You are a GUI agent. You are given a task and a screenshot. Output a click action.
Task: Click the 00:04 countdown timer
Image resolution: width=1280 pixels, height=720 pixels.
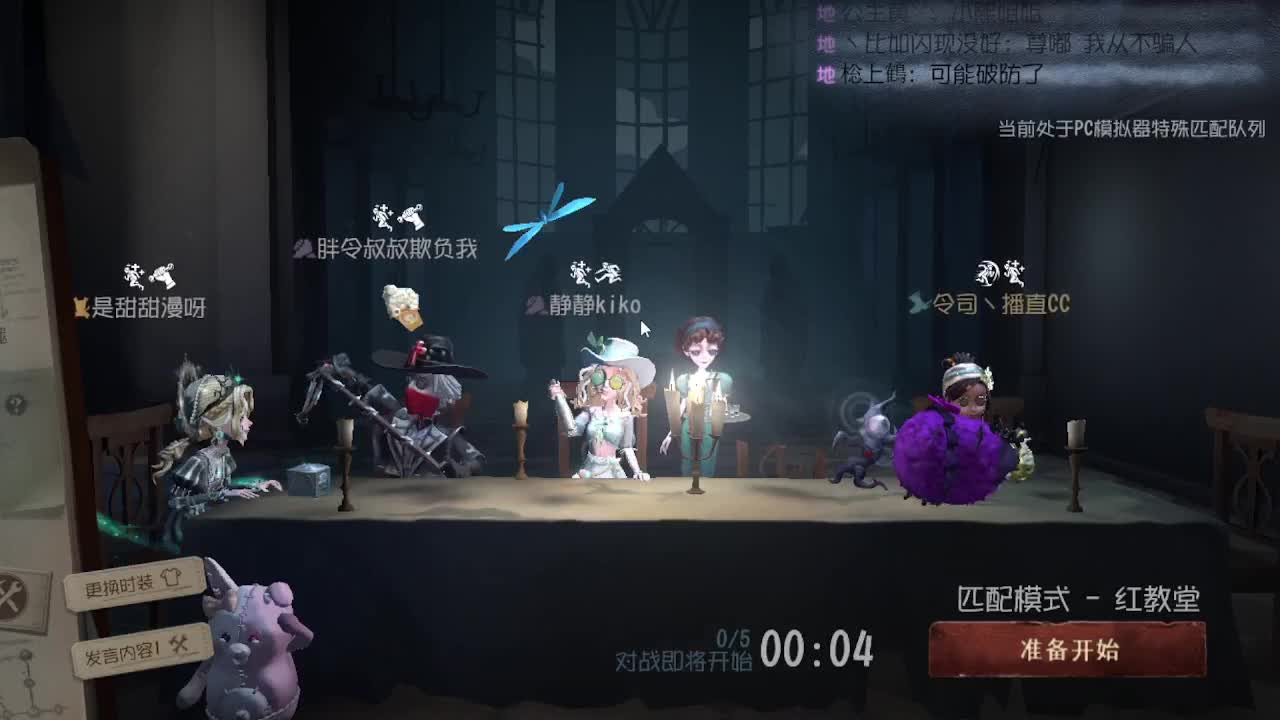pos(814,650)
